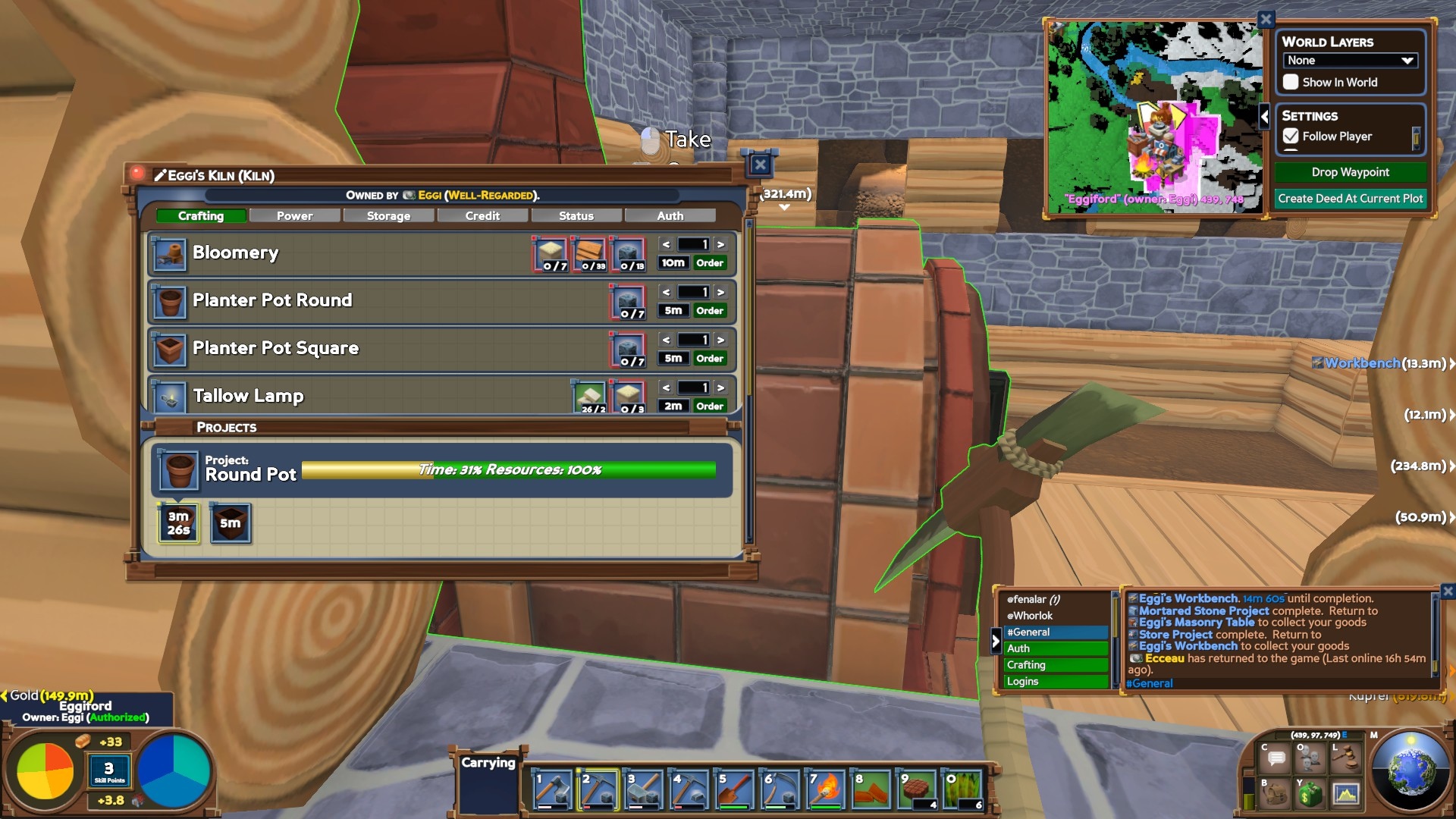Check the Round Pot progress bar
This screenshot has height=819, width=1456.
tap(508, 469)
